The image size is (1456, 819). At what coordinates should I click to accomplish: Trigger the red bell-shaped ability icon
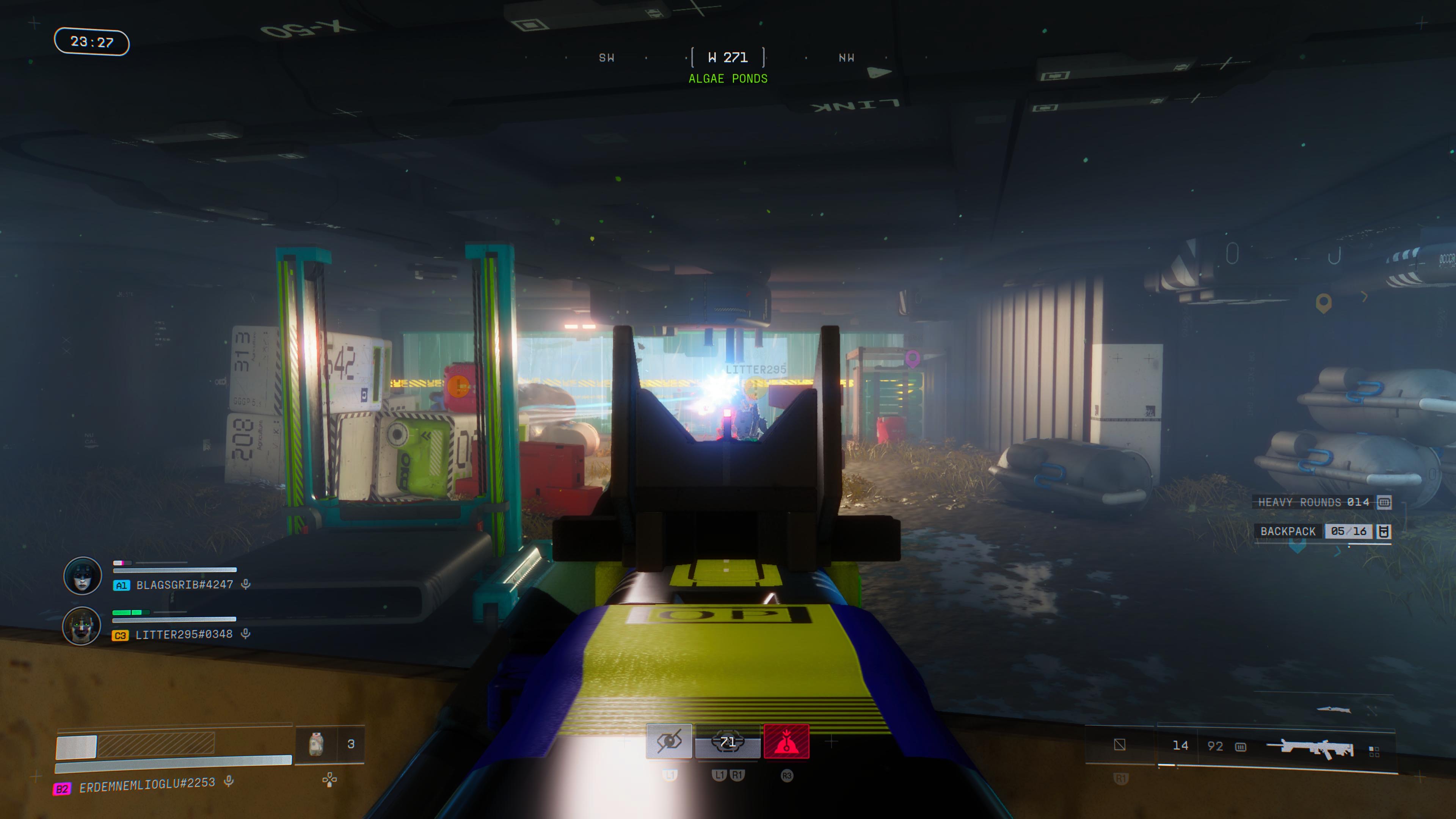(x=786, y=741)
